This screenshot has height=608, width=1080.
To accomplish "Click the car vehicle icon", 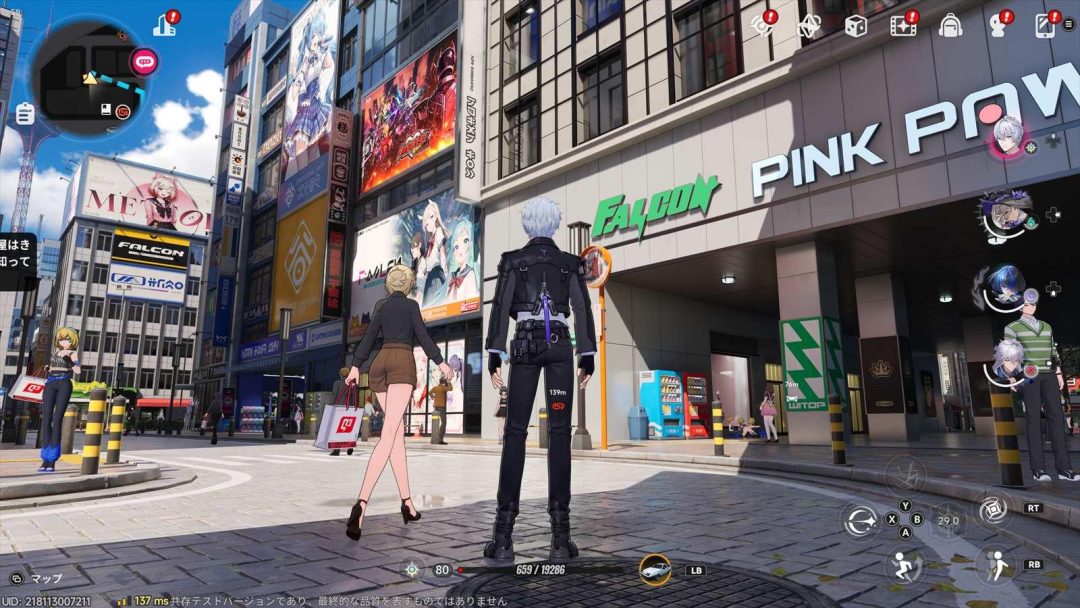I will 655,569.
